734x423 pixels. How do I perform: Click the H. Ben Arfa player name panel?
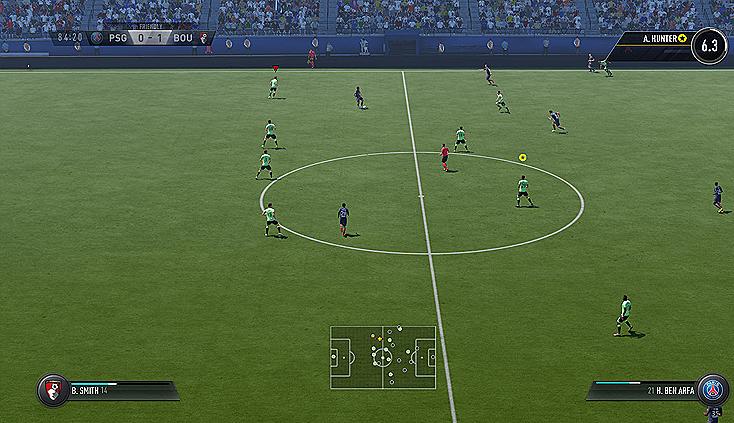(642, 390)
